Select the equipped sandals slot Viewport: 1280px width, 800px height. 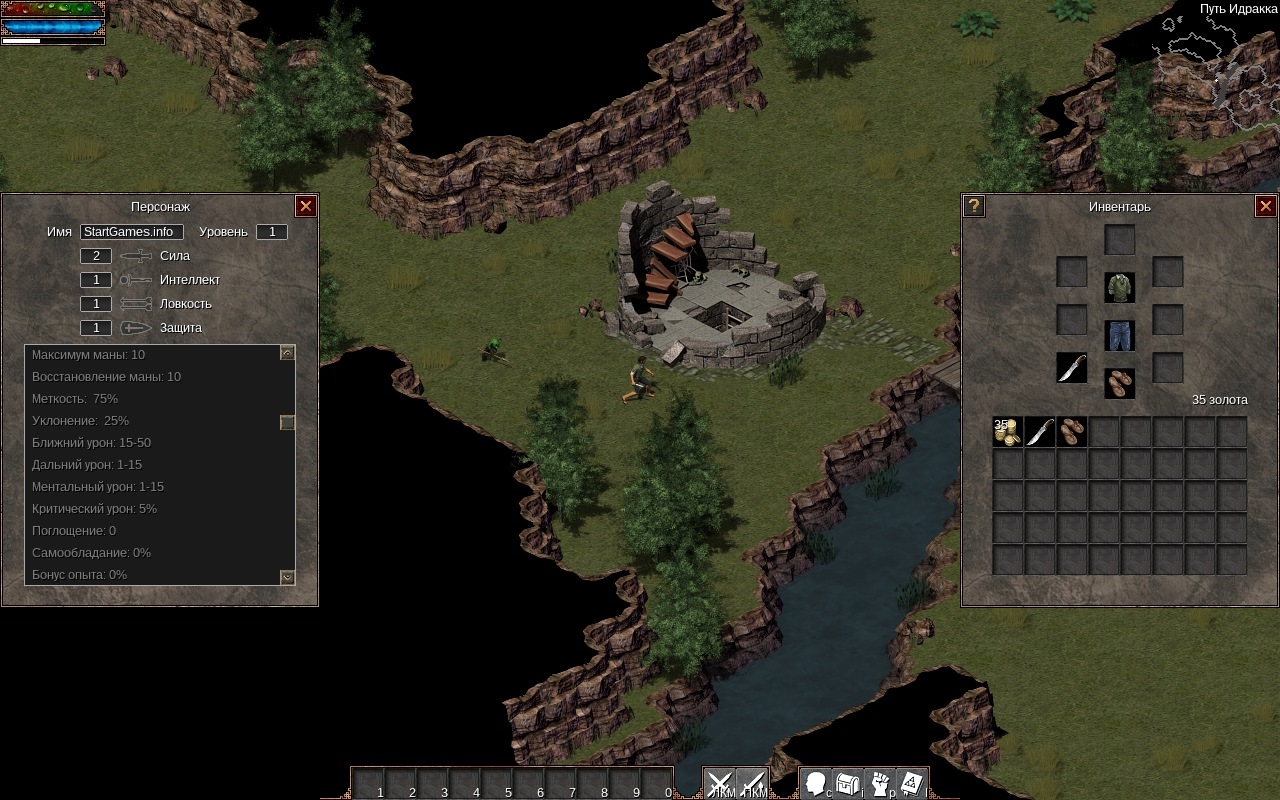click(x=1120, y=383)
